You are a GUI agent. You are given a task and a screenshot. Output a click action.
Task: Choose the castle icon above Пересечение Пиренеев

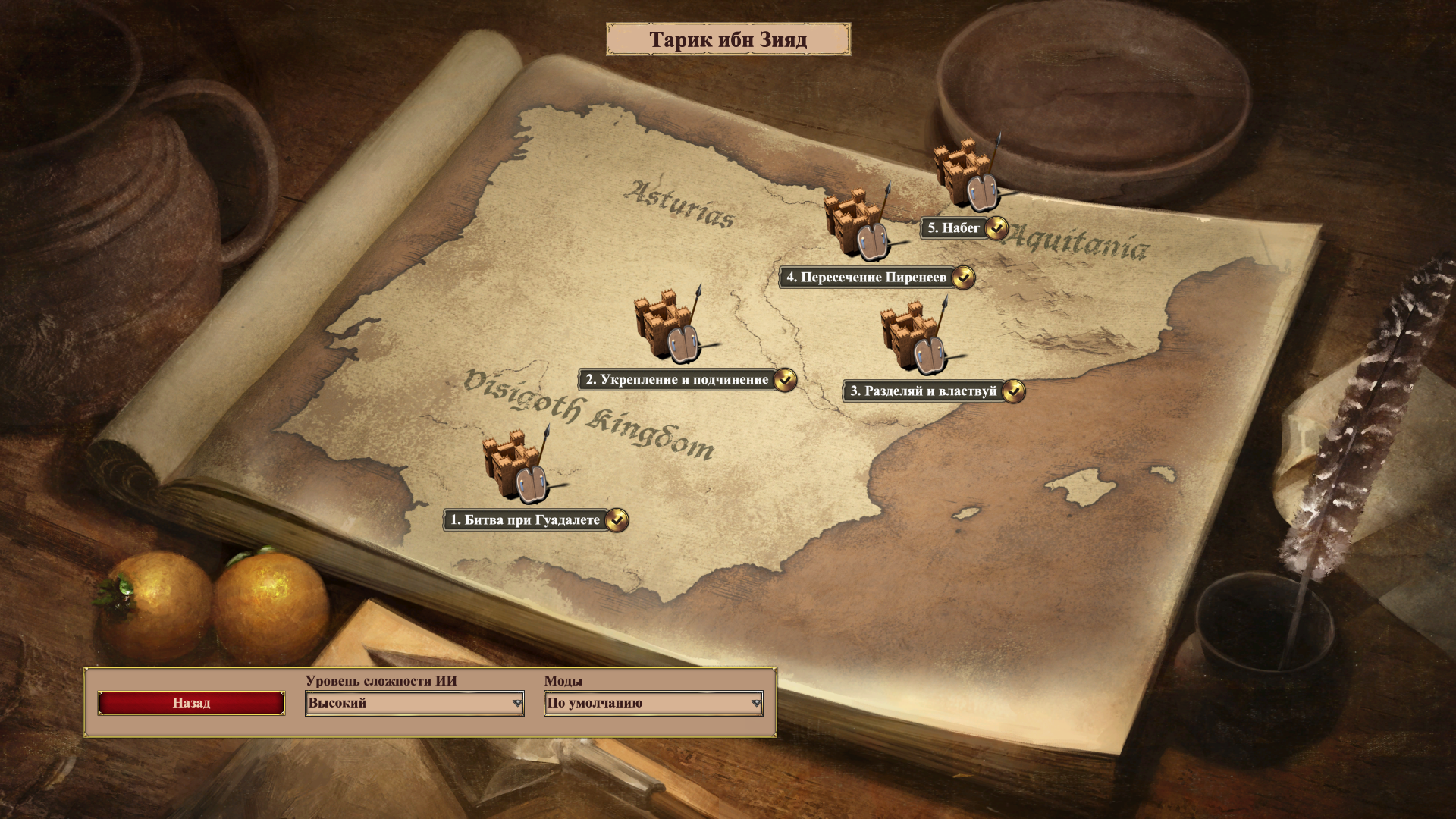(x=858, y=224)
